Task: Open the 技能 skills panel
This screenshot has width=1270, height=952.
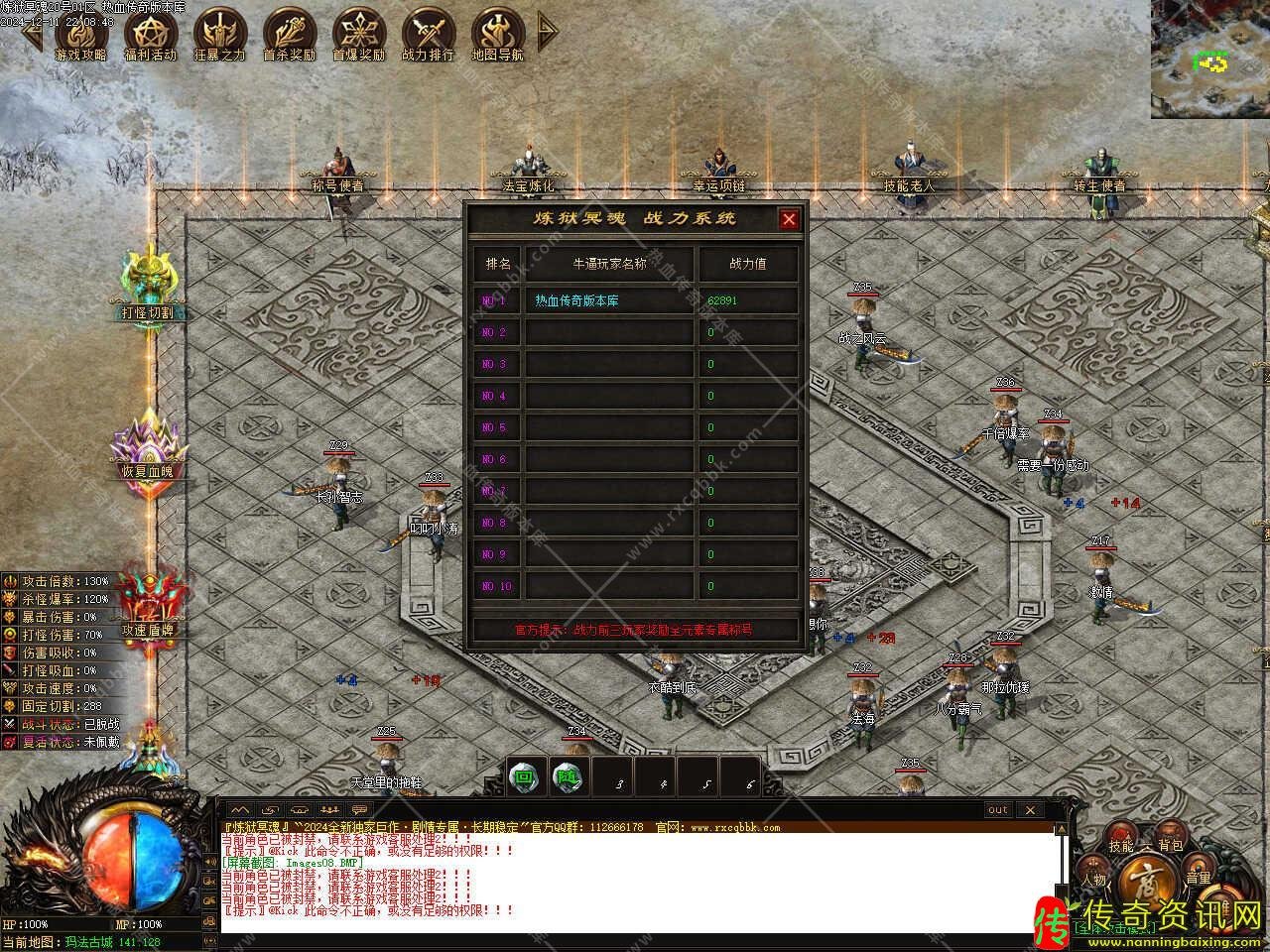Action: click(x=1121, y=846)
